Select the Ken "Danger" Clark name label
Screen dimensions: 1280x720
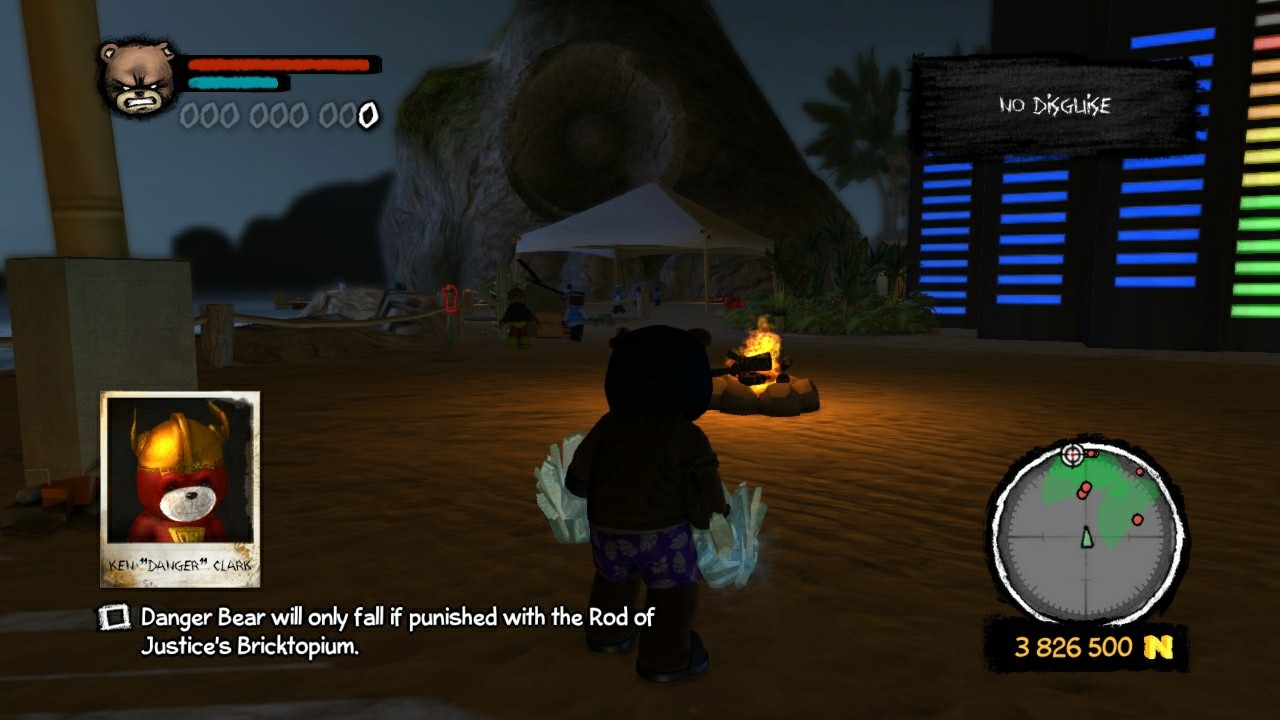pyautogui.click(x=179, y=563)
